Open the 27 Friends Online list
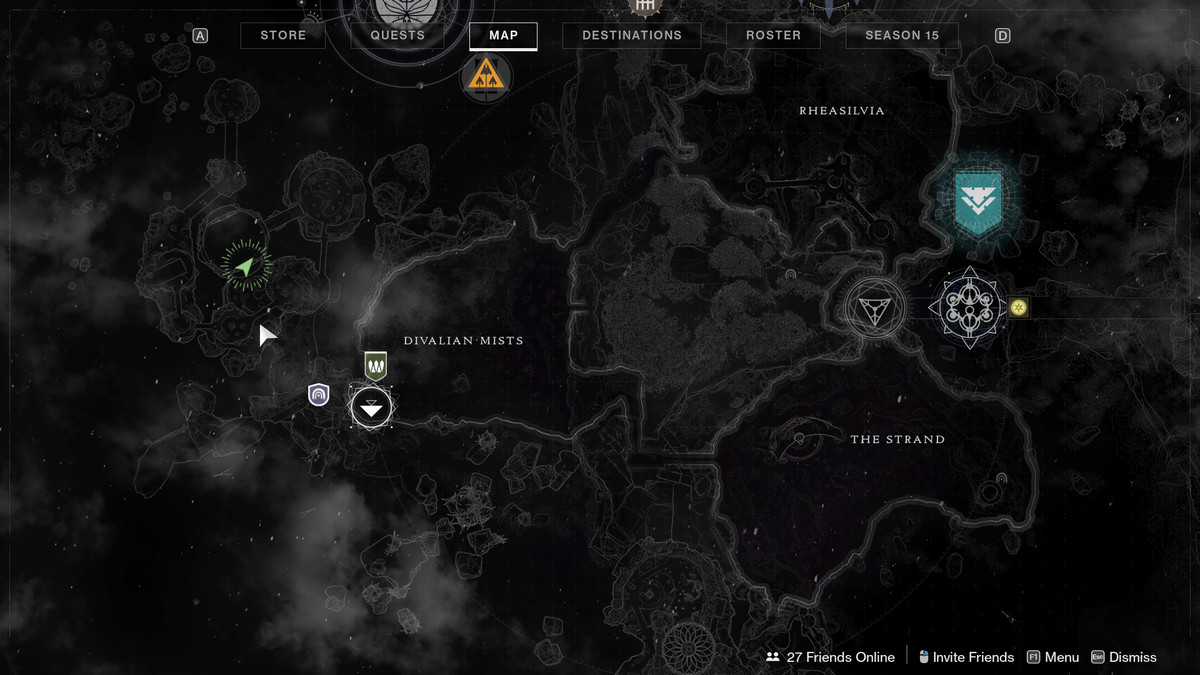 [x=830, y=657]
